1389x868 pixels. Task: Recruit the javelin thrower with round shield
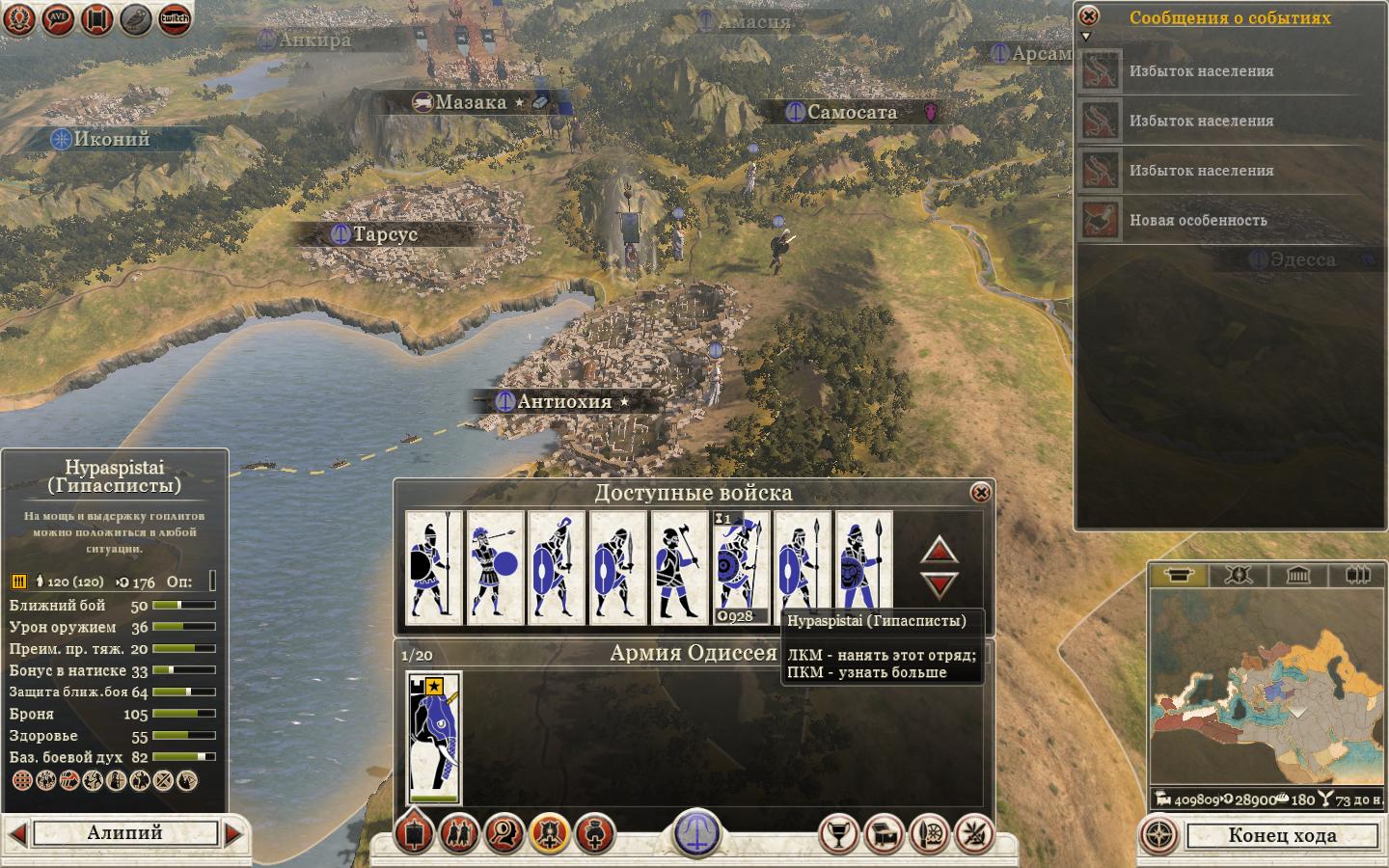(495, 568)
